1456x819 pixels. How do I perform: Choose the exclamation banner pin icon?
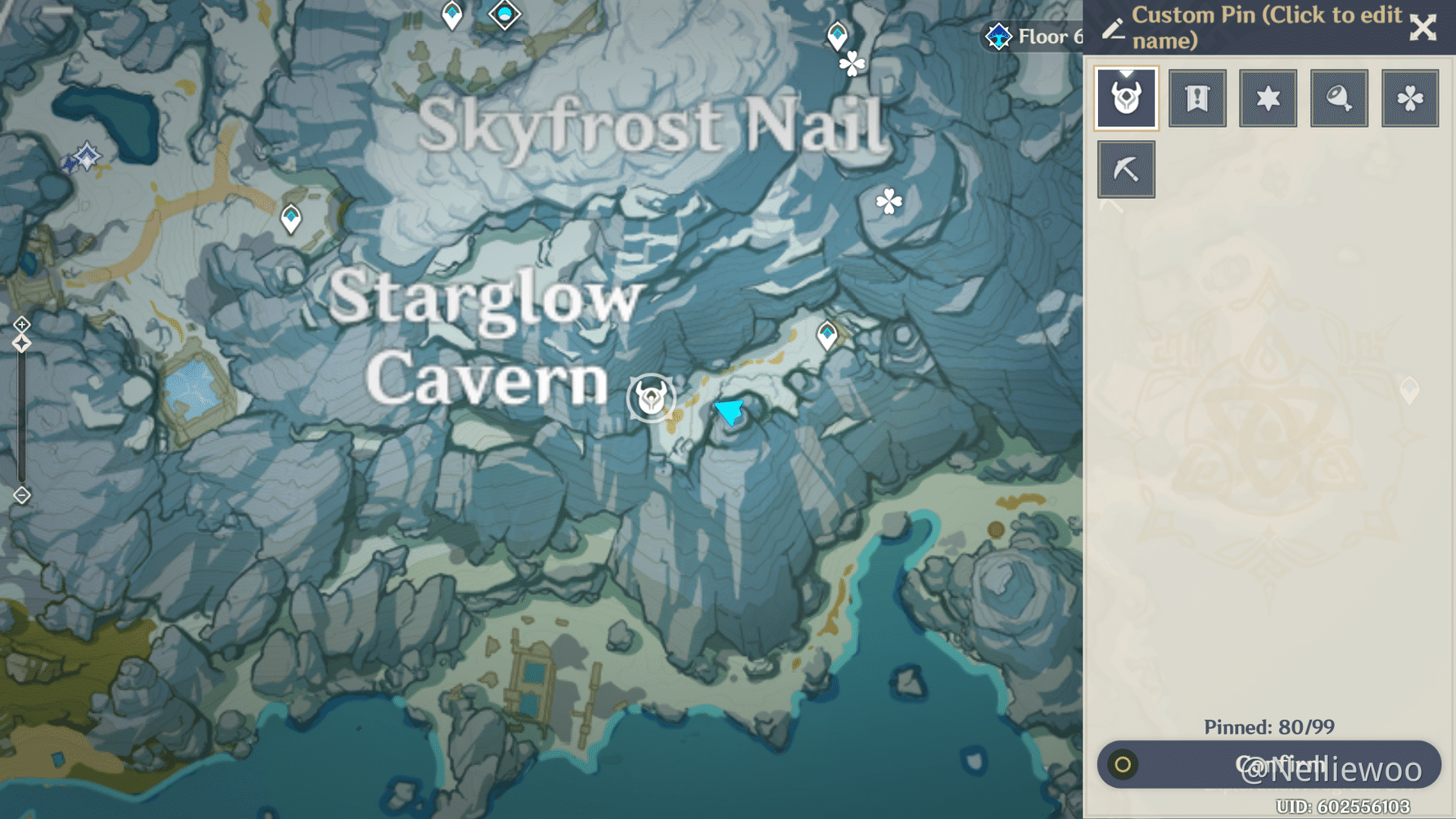point(1197,97)
